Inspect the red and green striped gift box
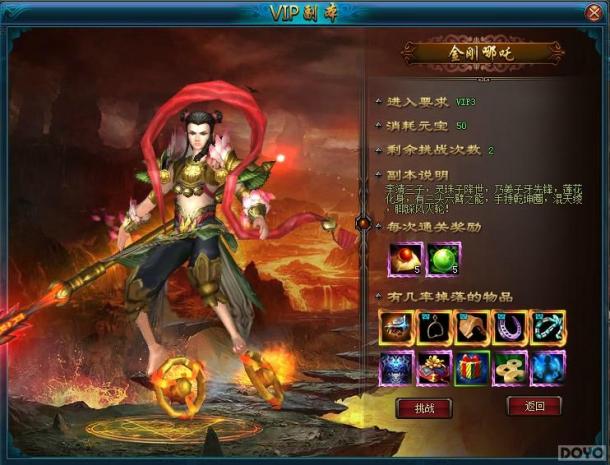The height and width of the screenshot is (465, 610). (x=472, y=367)
